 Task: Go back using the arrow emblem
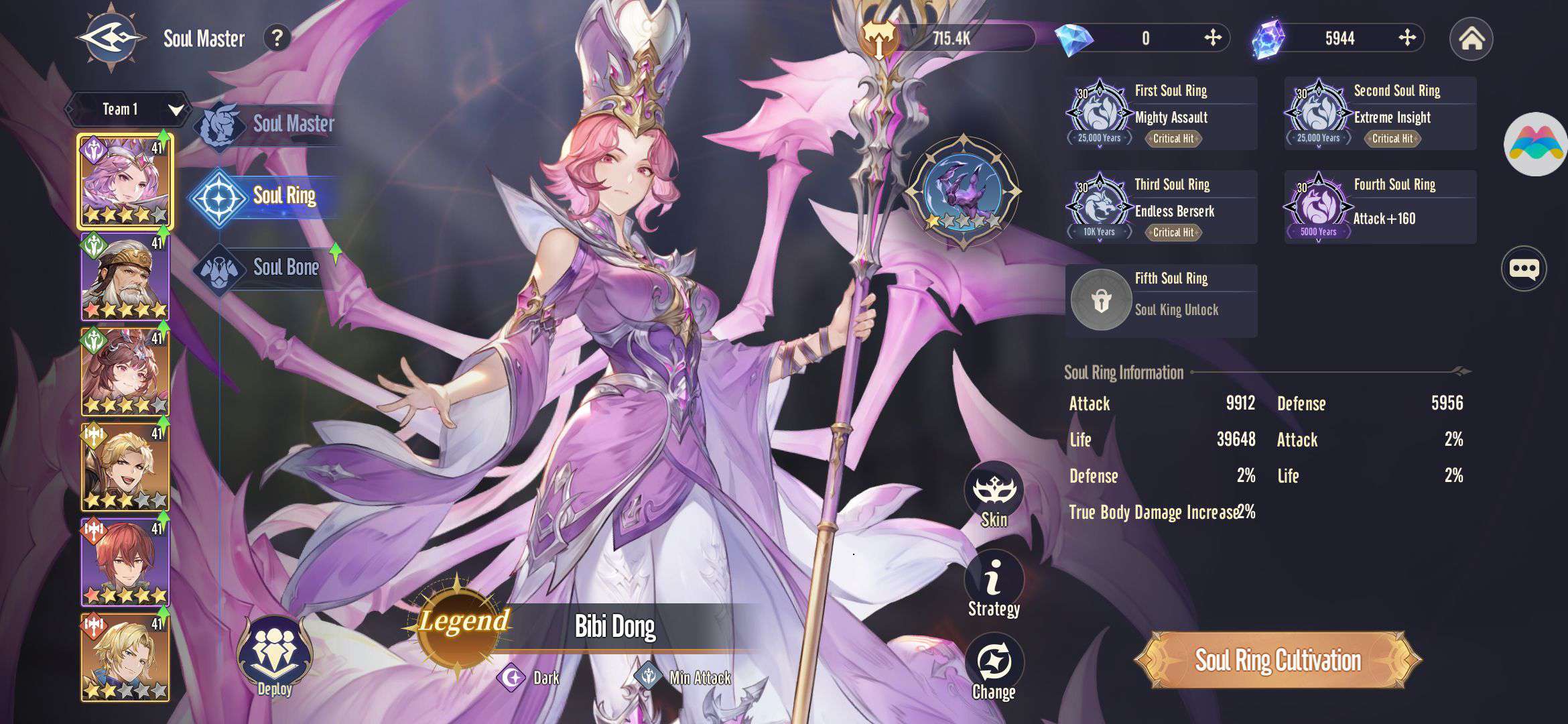tap(111, 38)
